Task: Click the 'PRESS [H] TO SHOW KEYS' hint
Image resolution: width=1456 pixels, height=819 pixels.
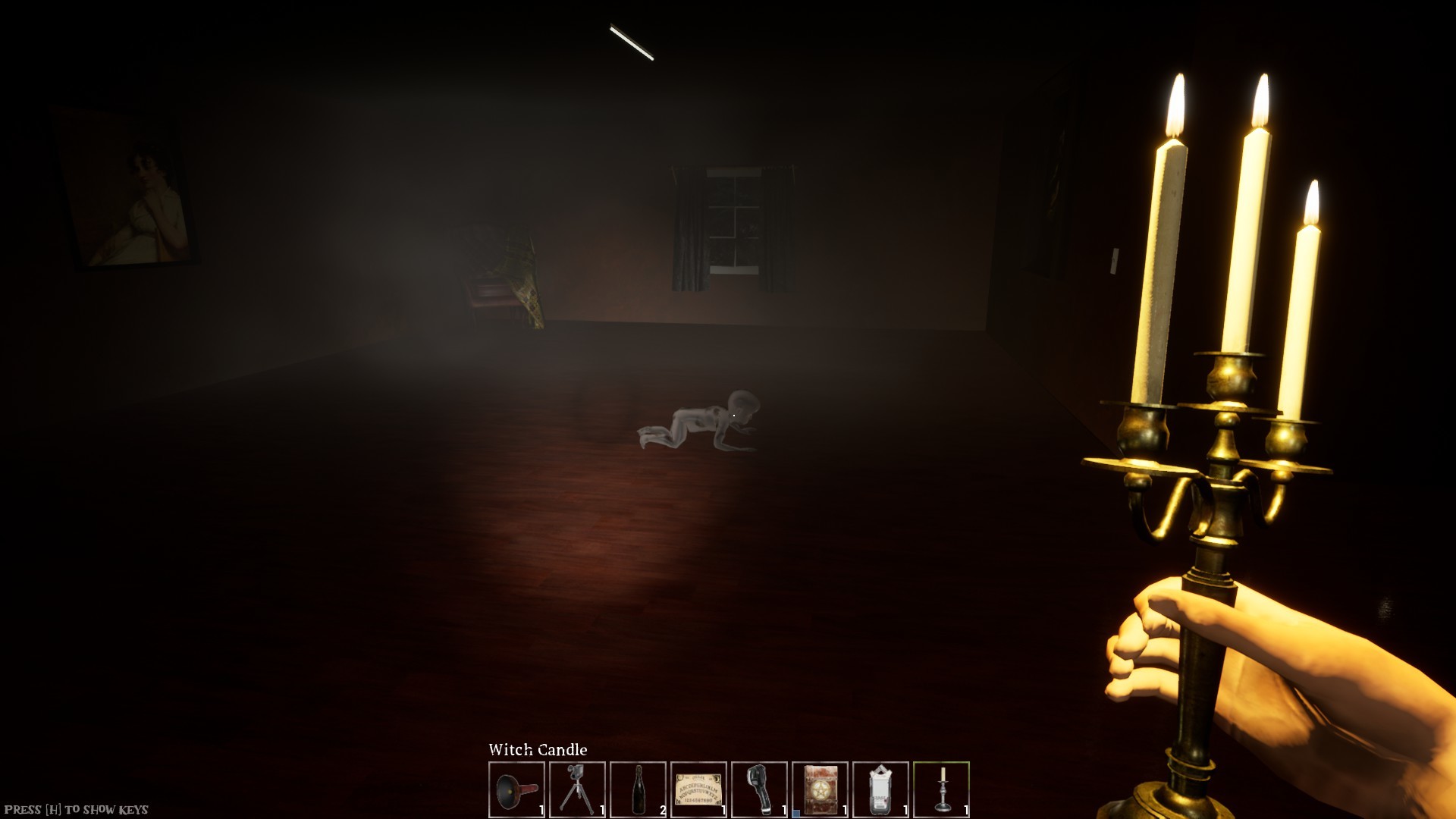Action: tap(76, 808)
